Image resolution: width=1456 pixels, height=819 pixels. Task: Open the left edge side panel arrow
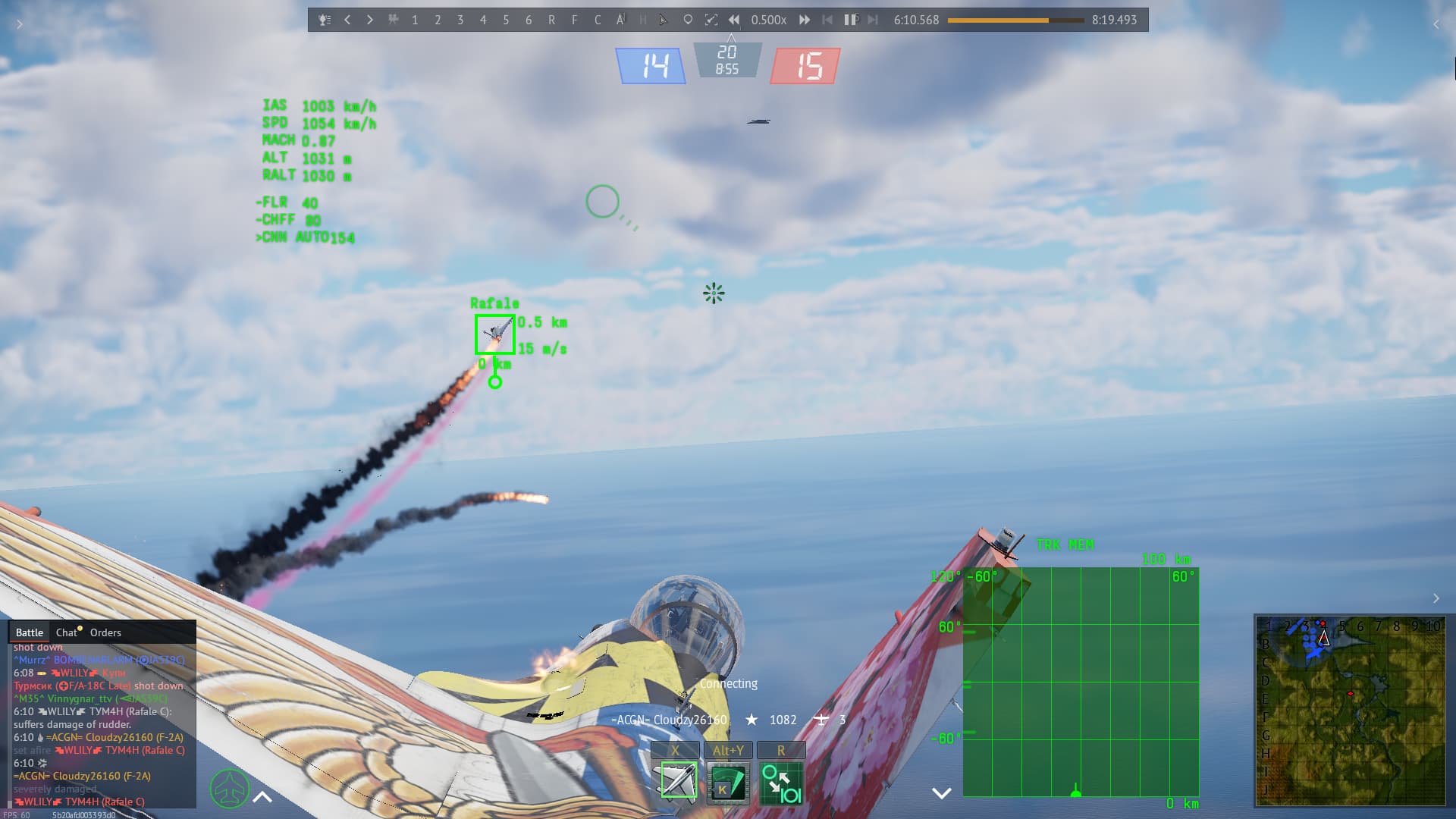20,24
